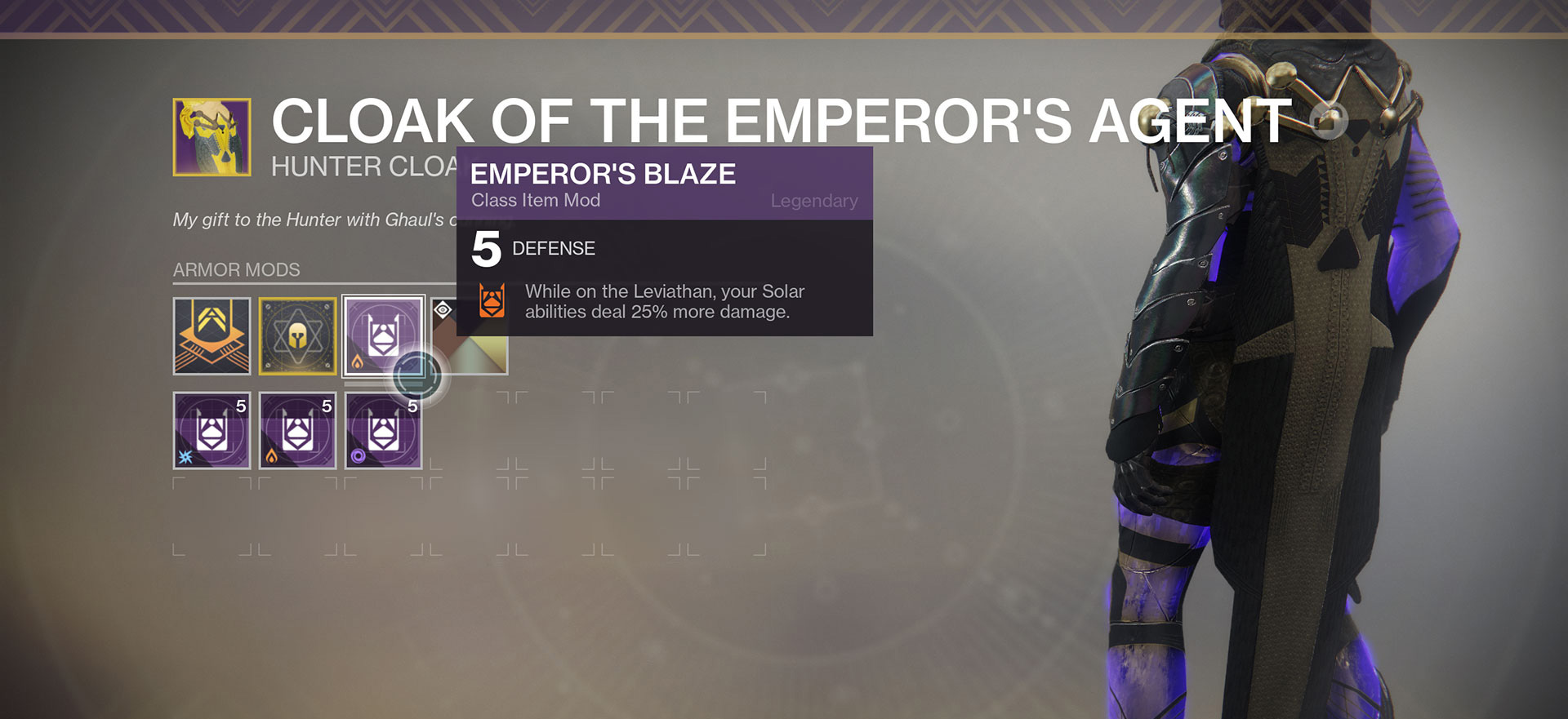The height and width of the screenshot is (719, 1568).
Task: Choose the Arc emperor mod with blue spark
Action: point(212,430)
